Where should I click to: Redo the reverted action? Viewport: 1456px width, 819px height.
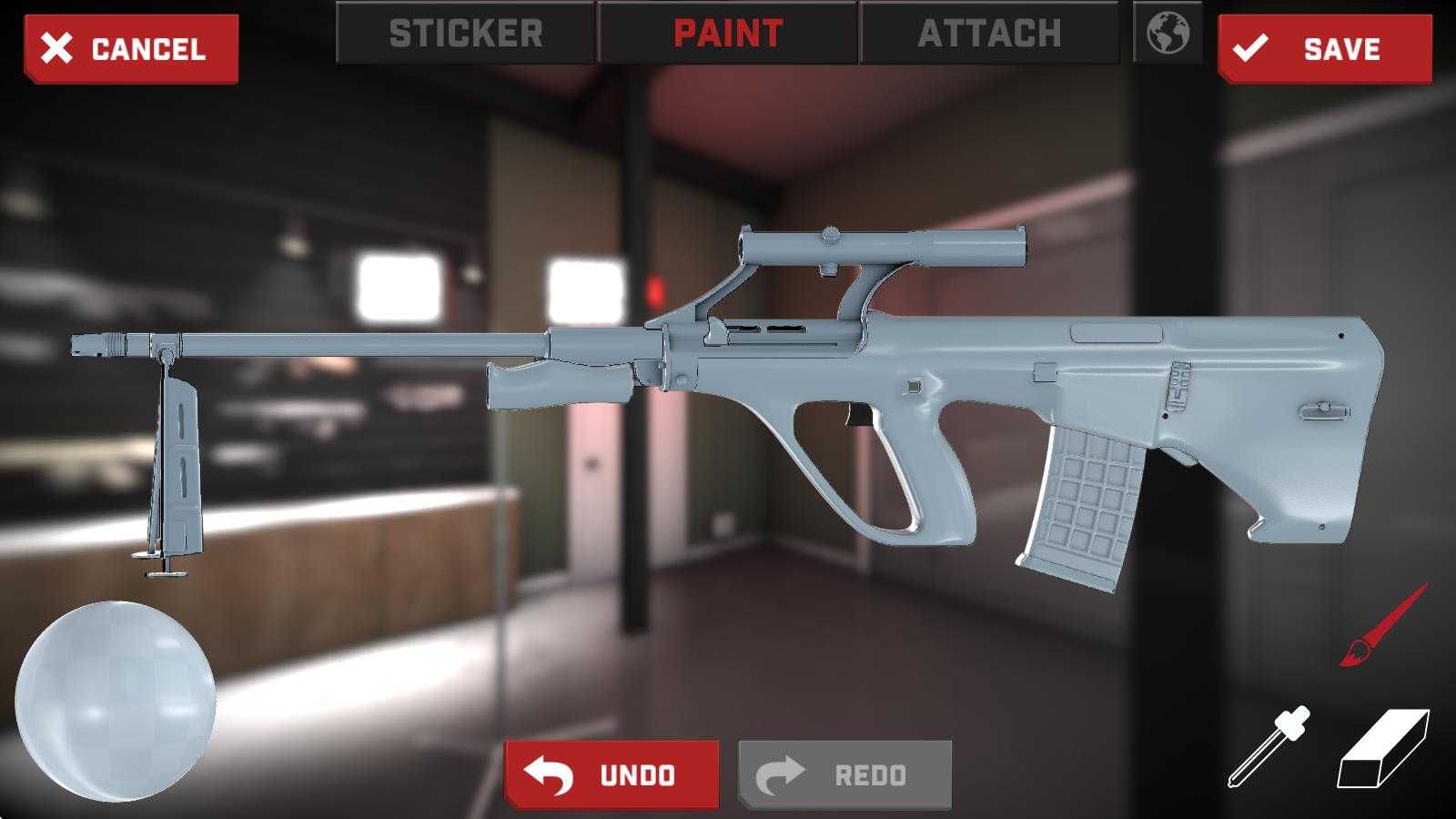[844, 774]
